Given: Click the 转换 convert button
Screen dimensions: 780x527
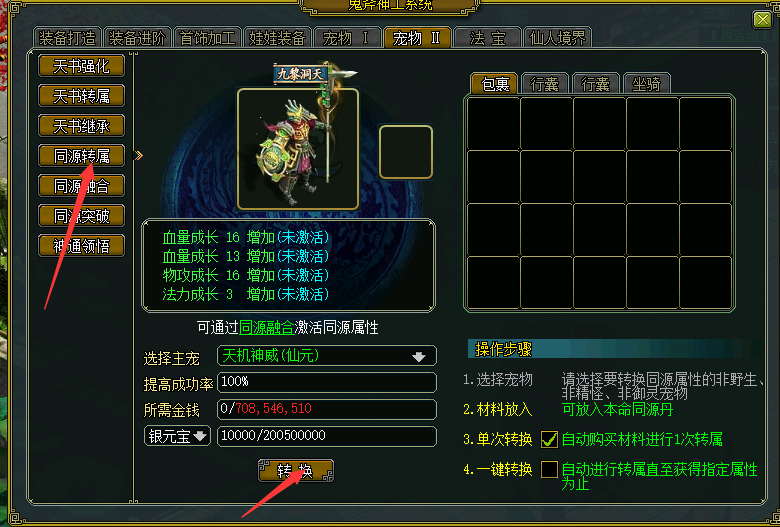Looking at the screenshot, I should pyautogui.click(x=296, y=471).
